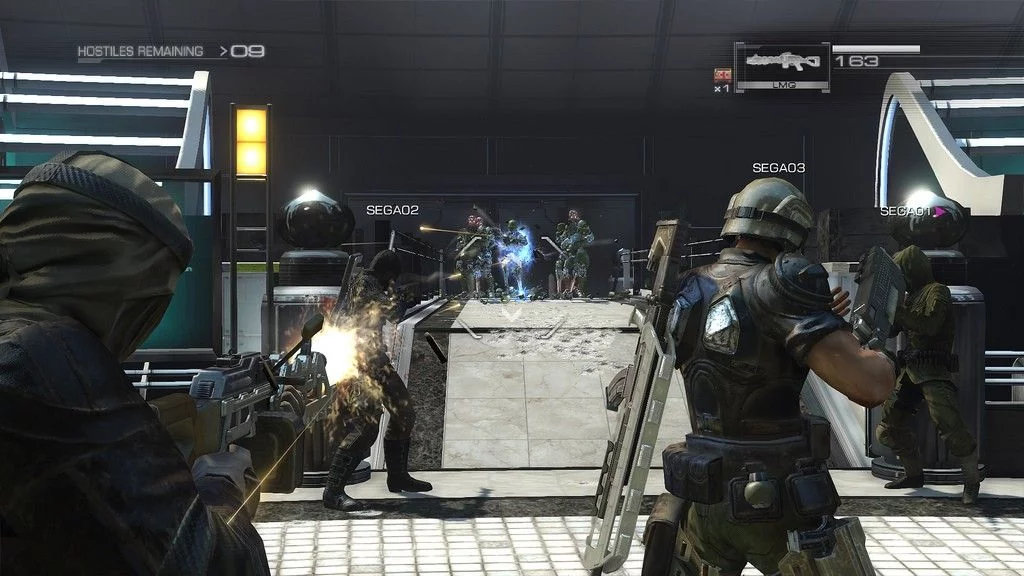The image size is (1024, 576).
Task: Click the Hostiles Remaining objective tracker
Action: [171, 51]
